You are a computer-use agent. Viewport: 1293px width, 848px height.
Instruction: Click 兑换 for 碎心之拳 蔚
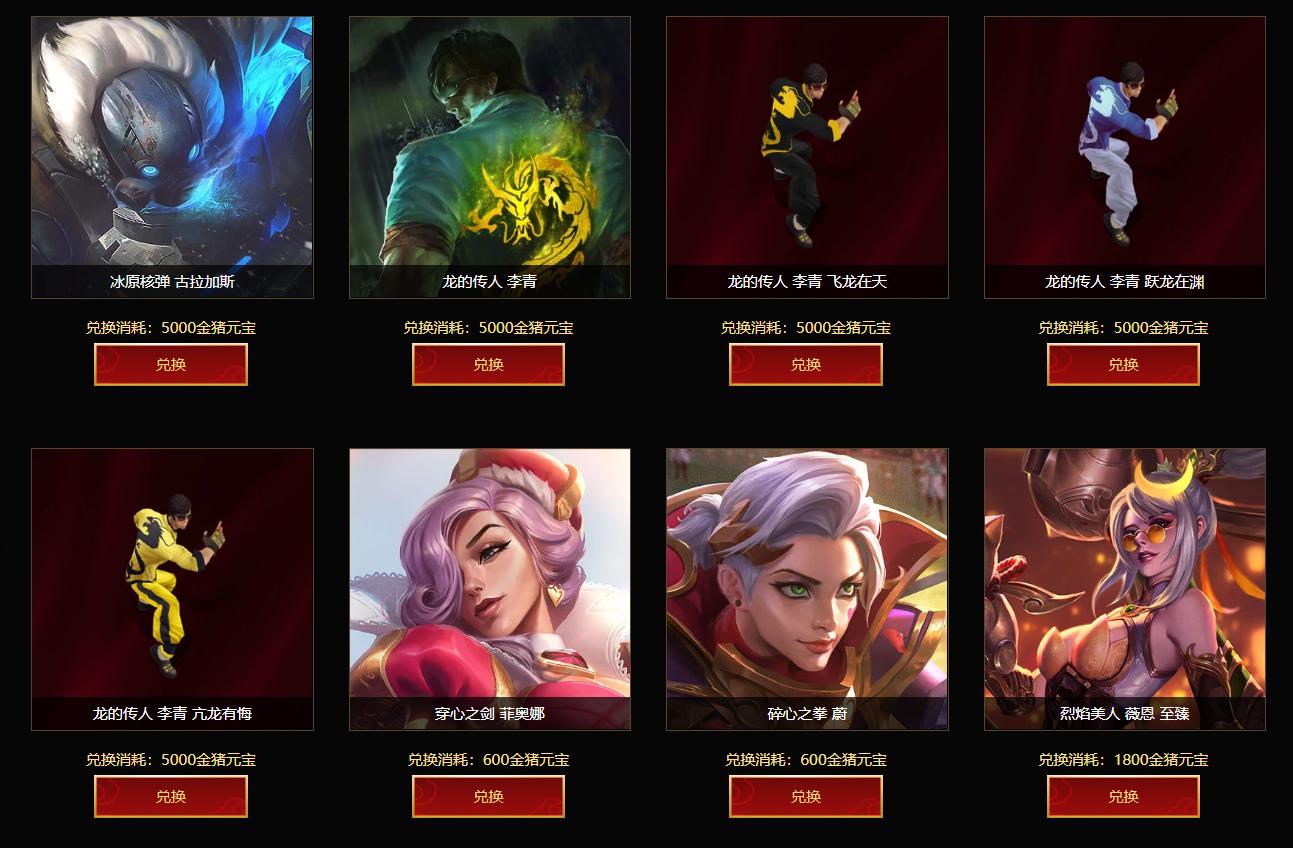coord(806,797)
